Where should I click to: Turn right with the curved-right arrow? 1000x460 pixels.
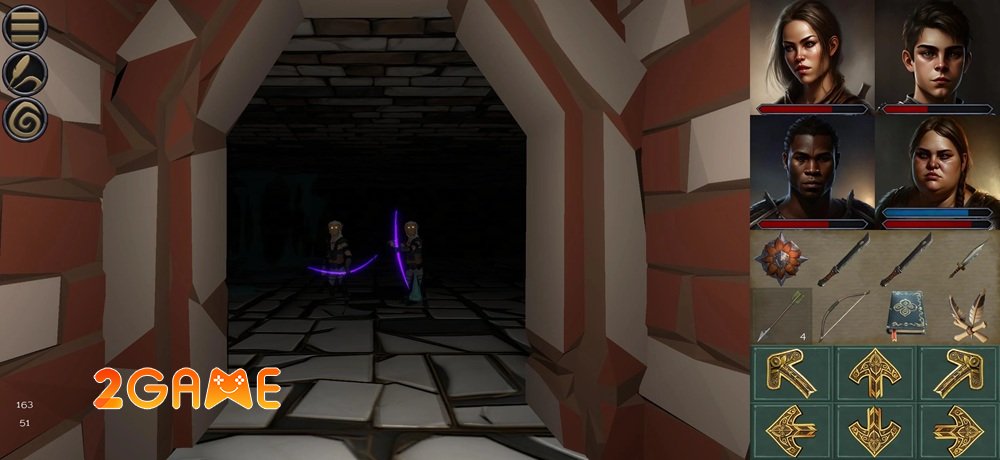[958, 373]
